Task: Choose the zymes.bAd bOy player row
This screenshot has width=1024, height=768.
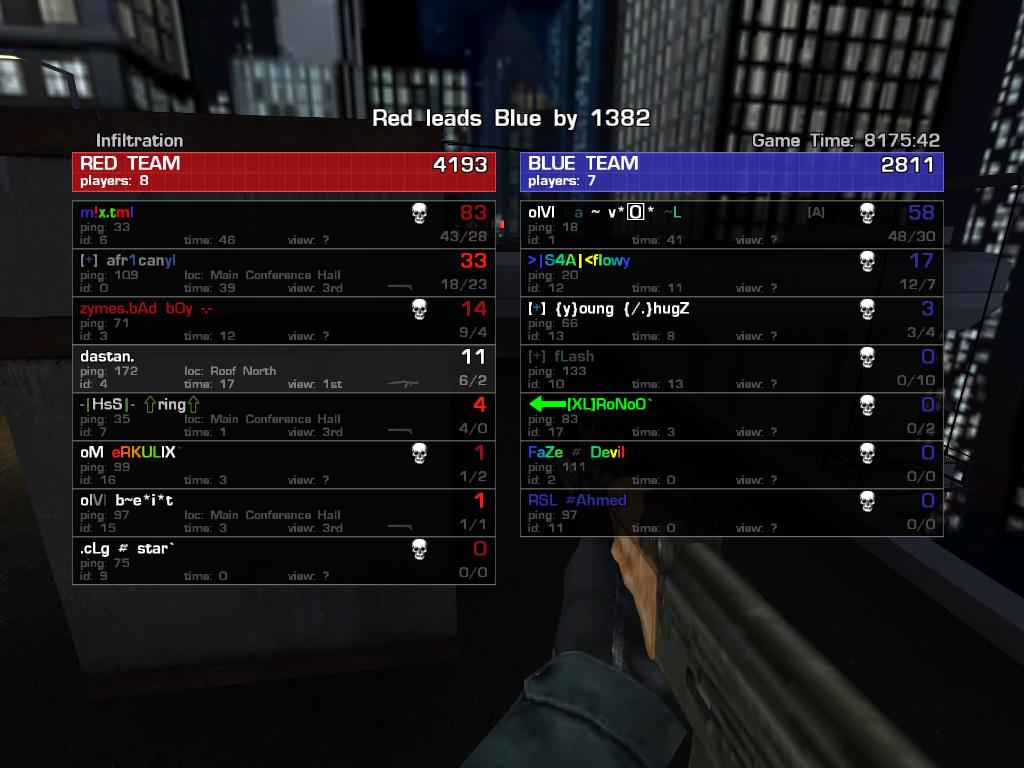Action: (284, 321)
